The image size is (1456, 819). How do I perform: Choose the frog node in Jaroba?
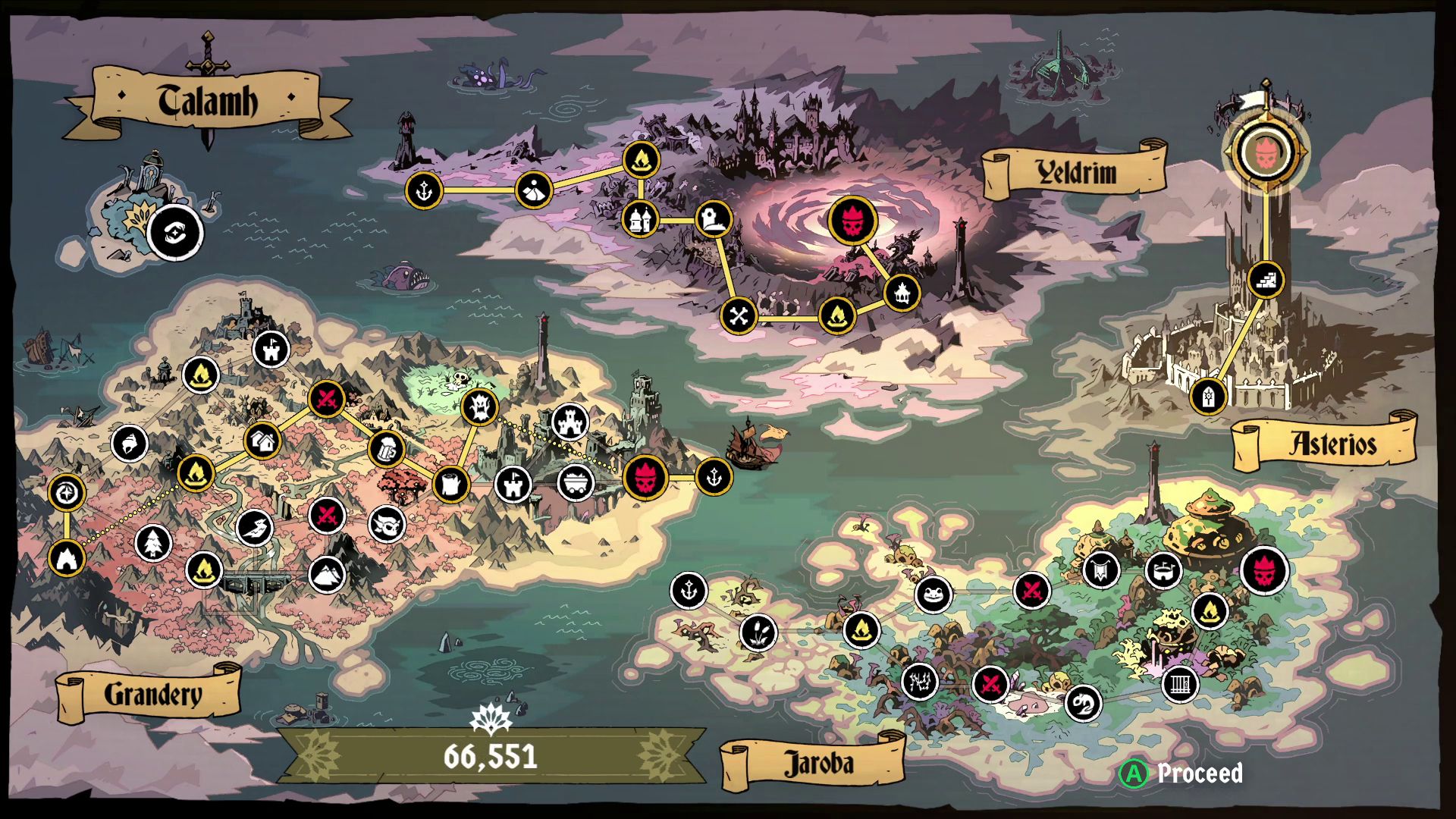933,593
